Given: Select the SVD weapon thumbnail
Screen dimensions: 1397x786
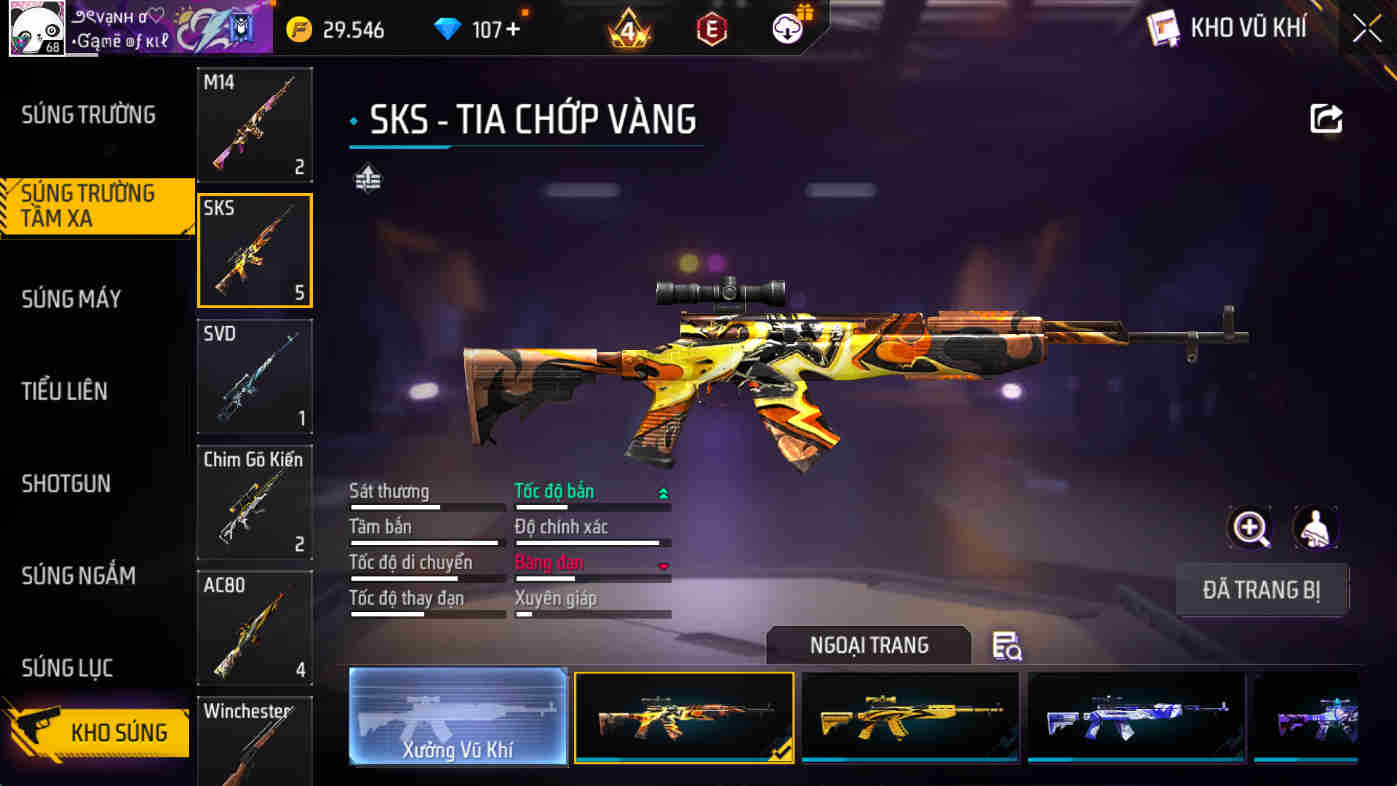Looking at the screenshot, I should coord(254,376).
